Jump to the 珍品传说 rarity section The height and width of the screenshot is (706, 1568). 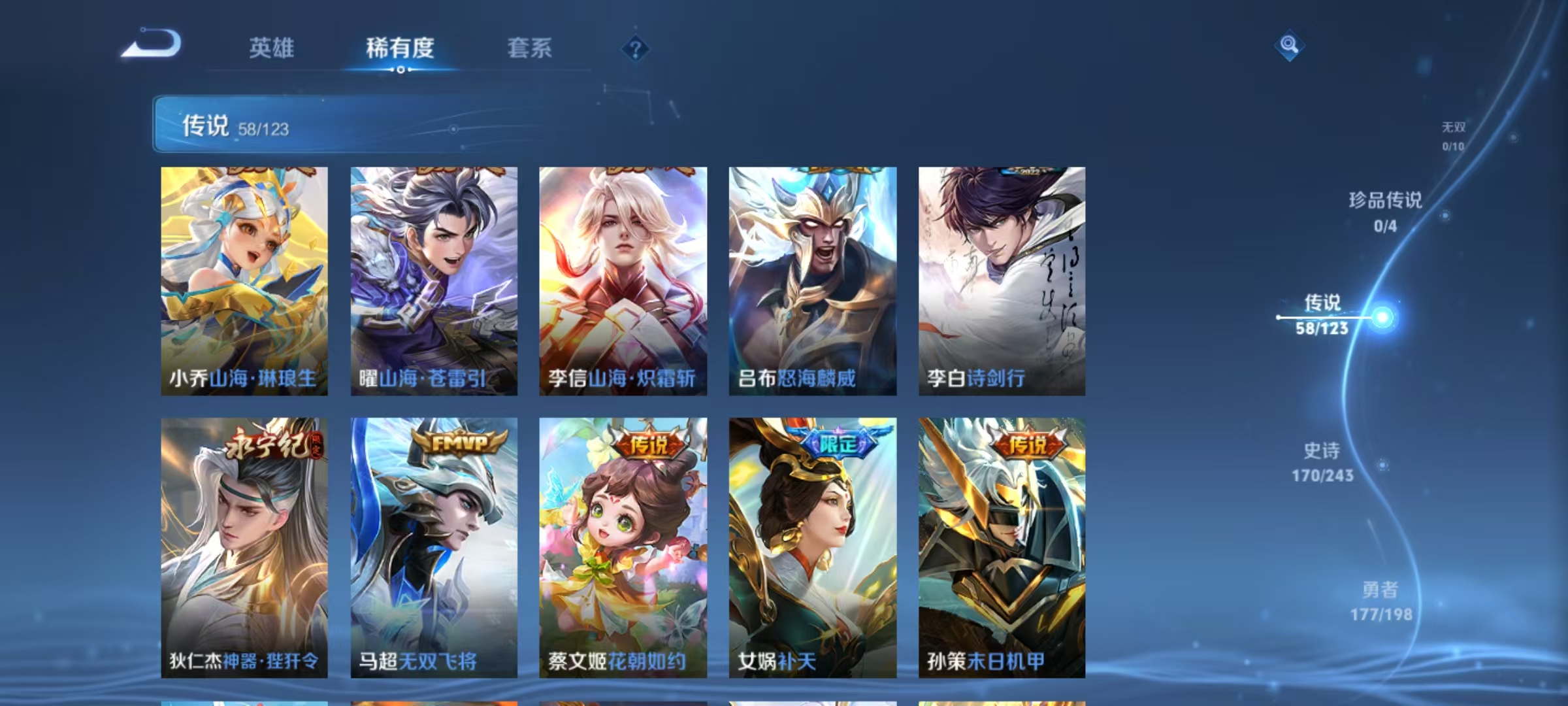coord(1385,211)
